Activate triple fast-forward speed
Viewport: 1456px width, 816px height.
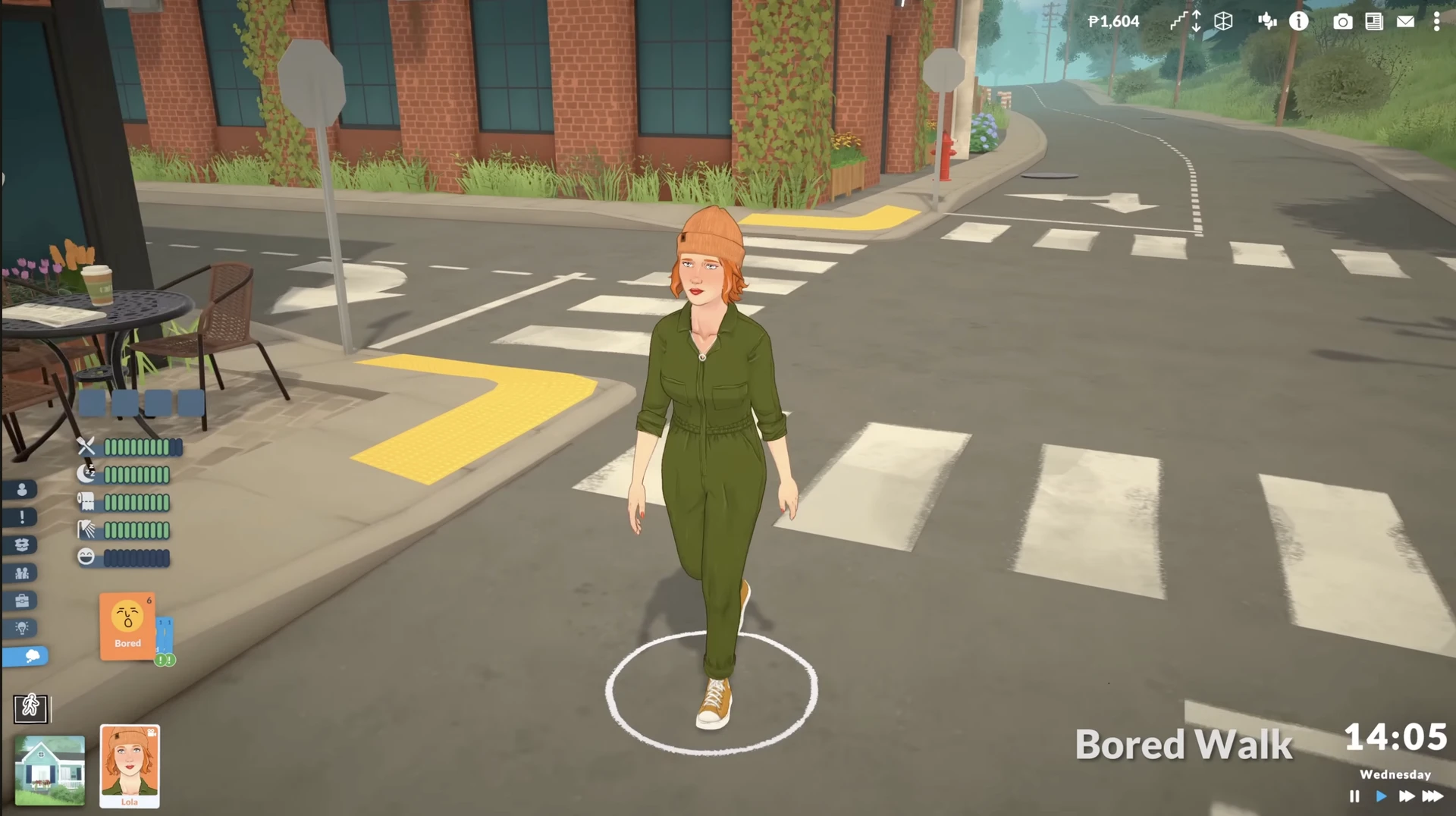coord(1432,796)
